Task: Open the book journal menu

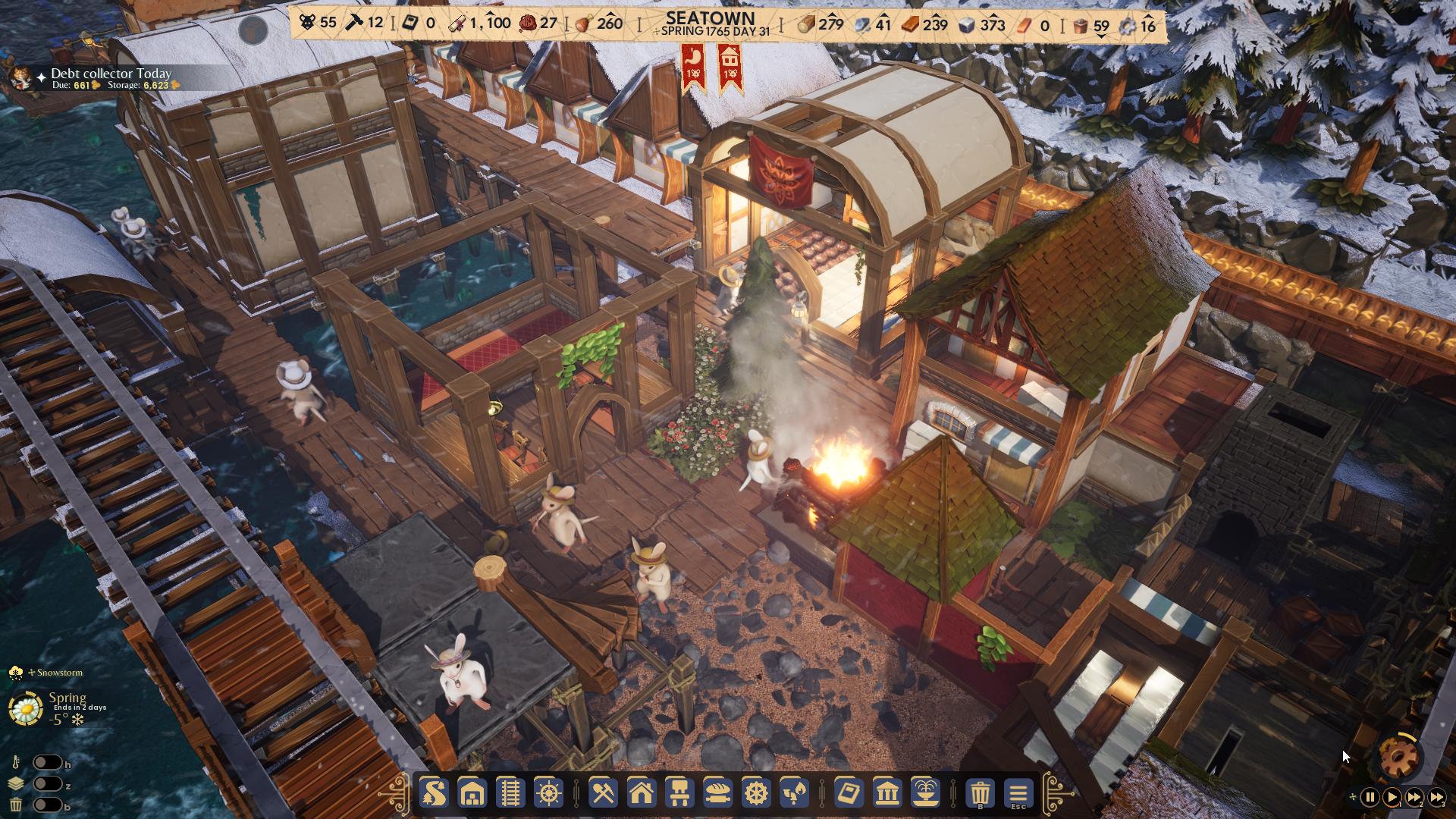Action: click(849, 794)
